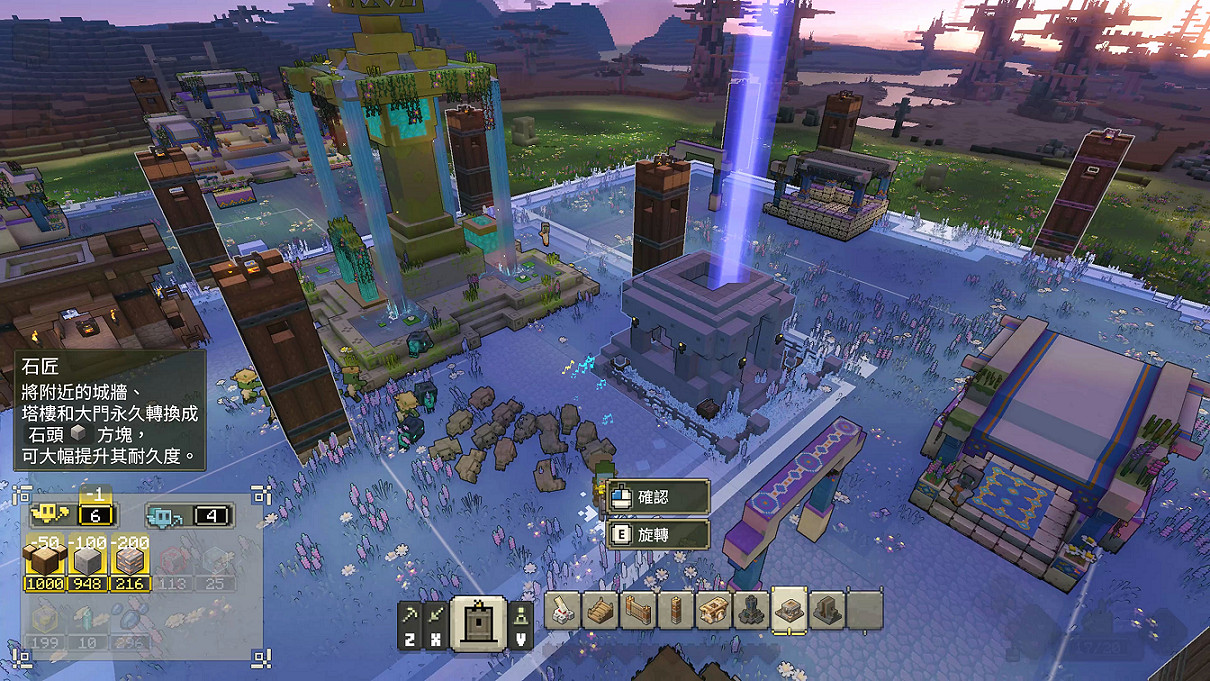Screen dimensions: 1210x681
Task: Choose the wooden ramp structure slot
Action: tap(600, 609)
